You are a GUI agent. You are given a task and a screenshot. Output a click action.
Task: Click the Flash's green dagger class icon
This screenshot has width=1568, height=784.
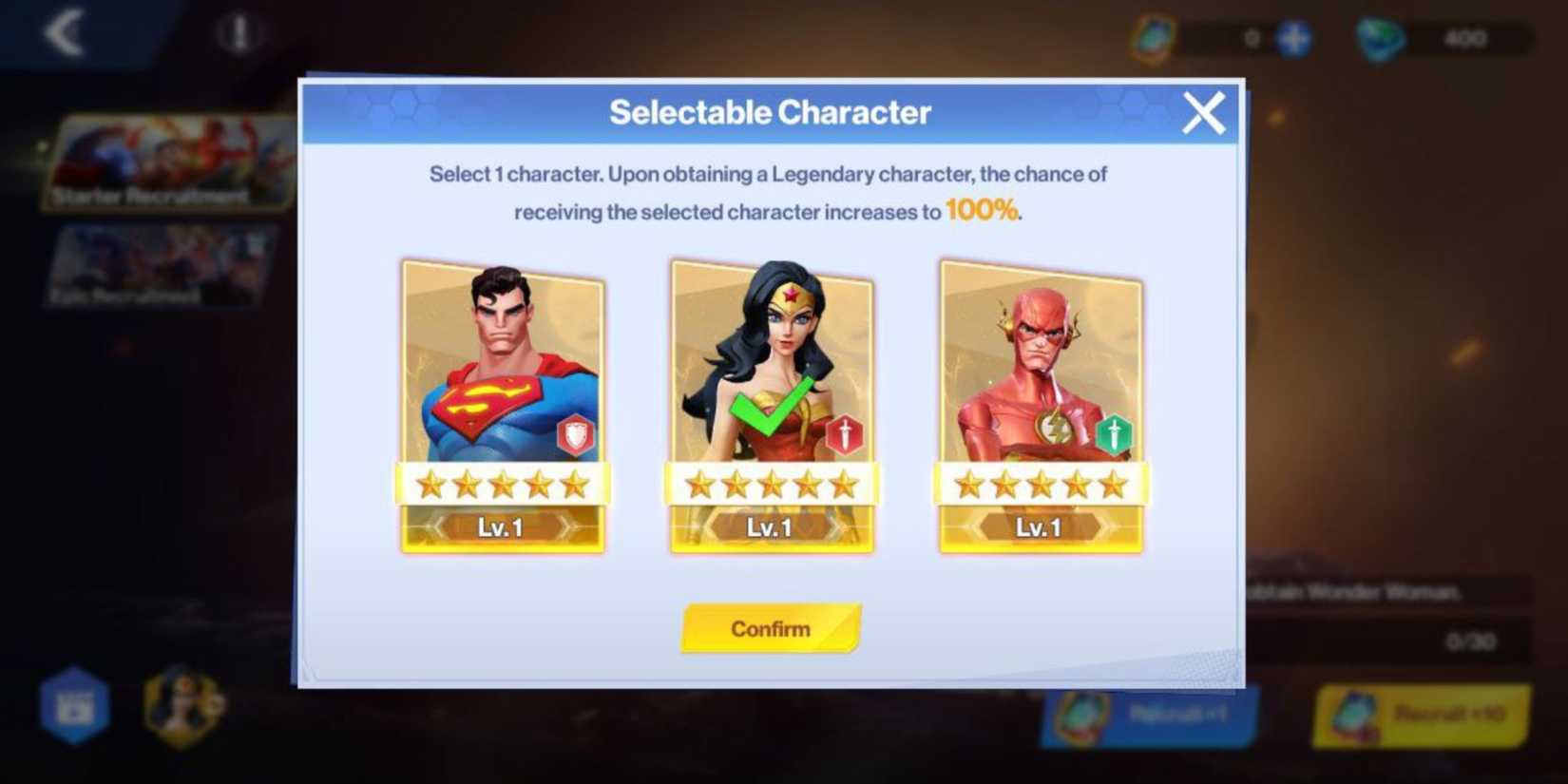click(1116, 435)
